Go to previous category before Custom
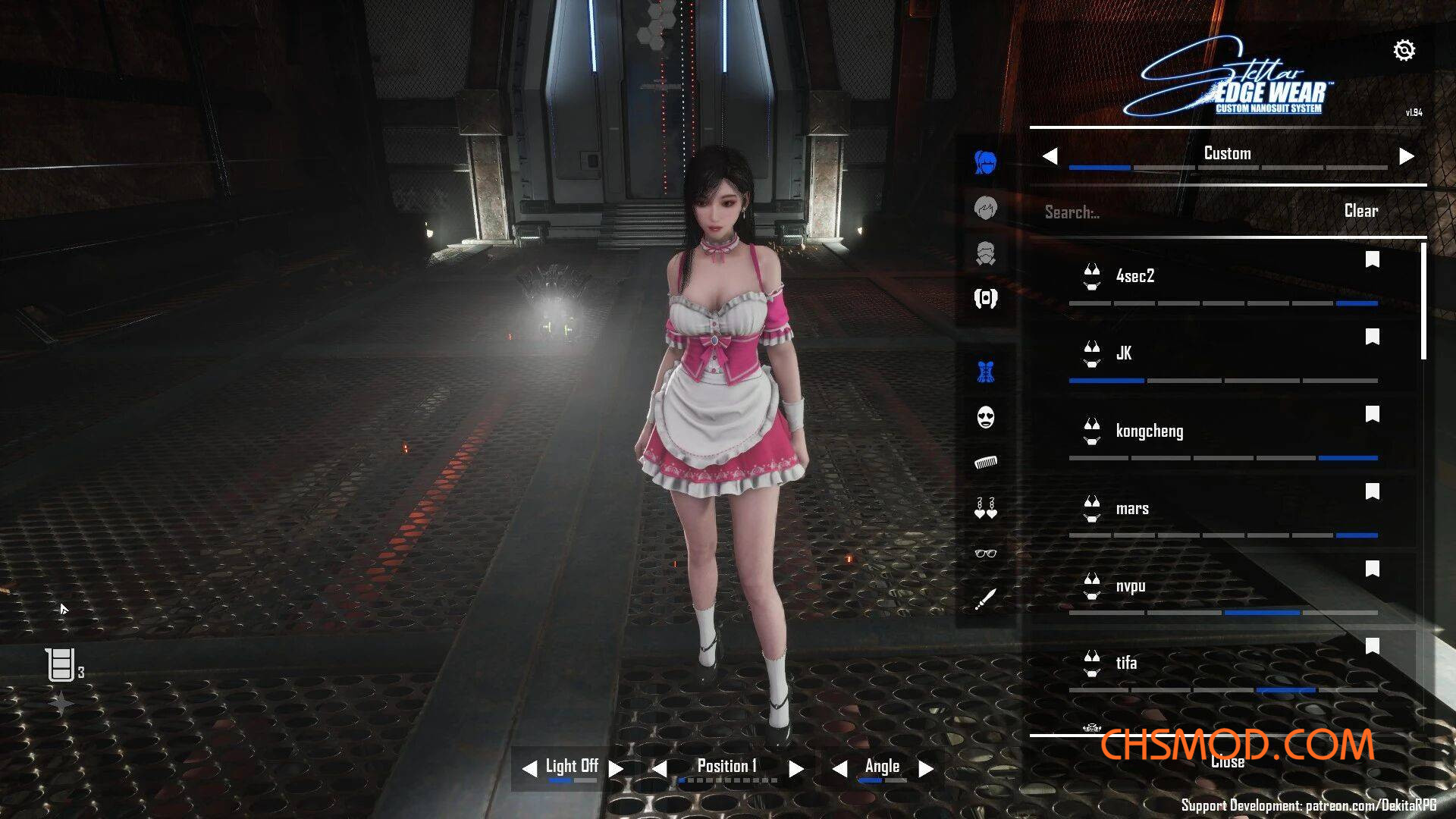 pos(1050,156)
